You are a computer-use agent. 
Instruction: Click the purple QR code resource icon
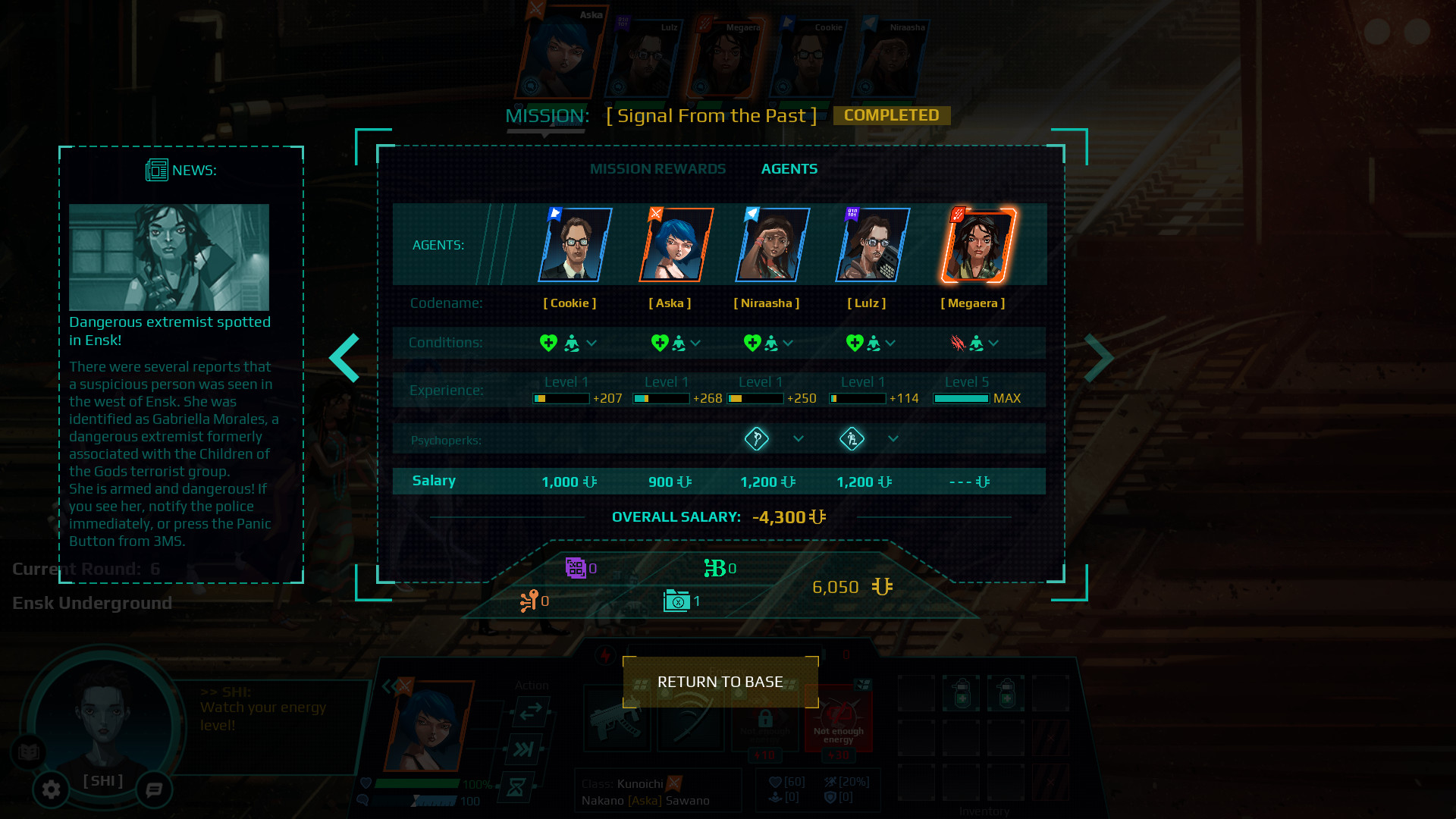tap(576, 566)
